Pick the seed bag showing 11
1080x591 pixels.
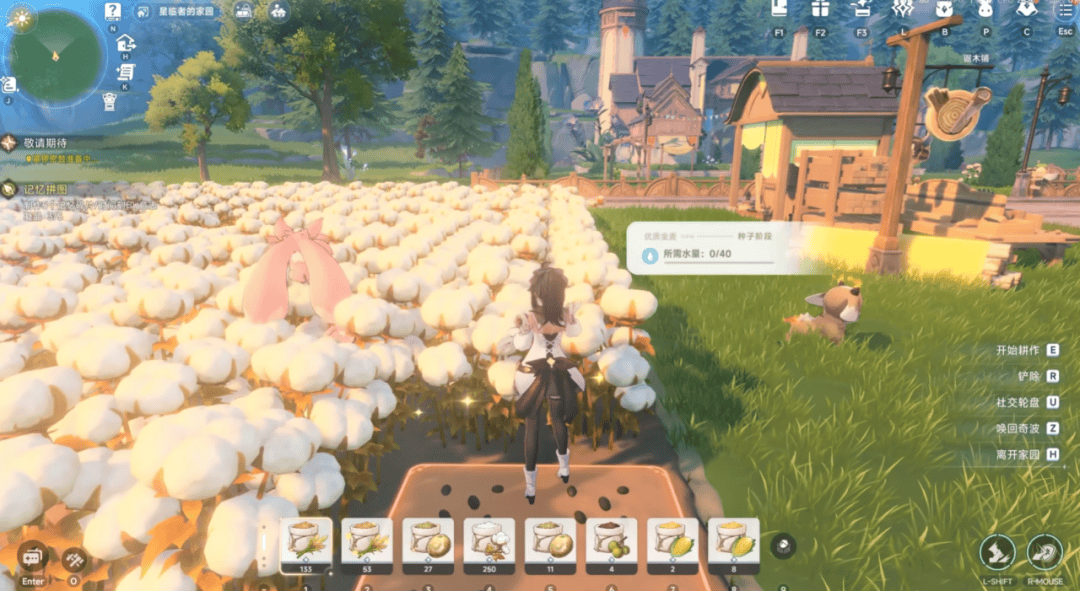tap(550, 541)
